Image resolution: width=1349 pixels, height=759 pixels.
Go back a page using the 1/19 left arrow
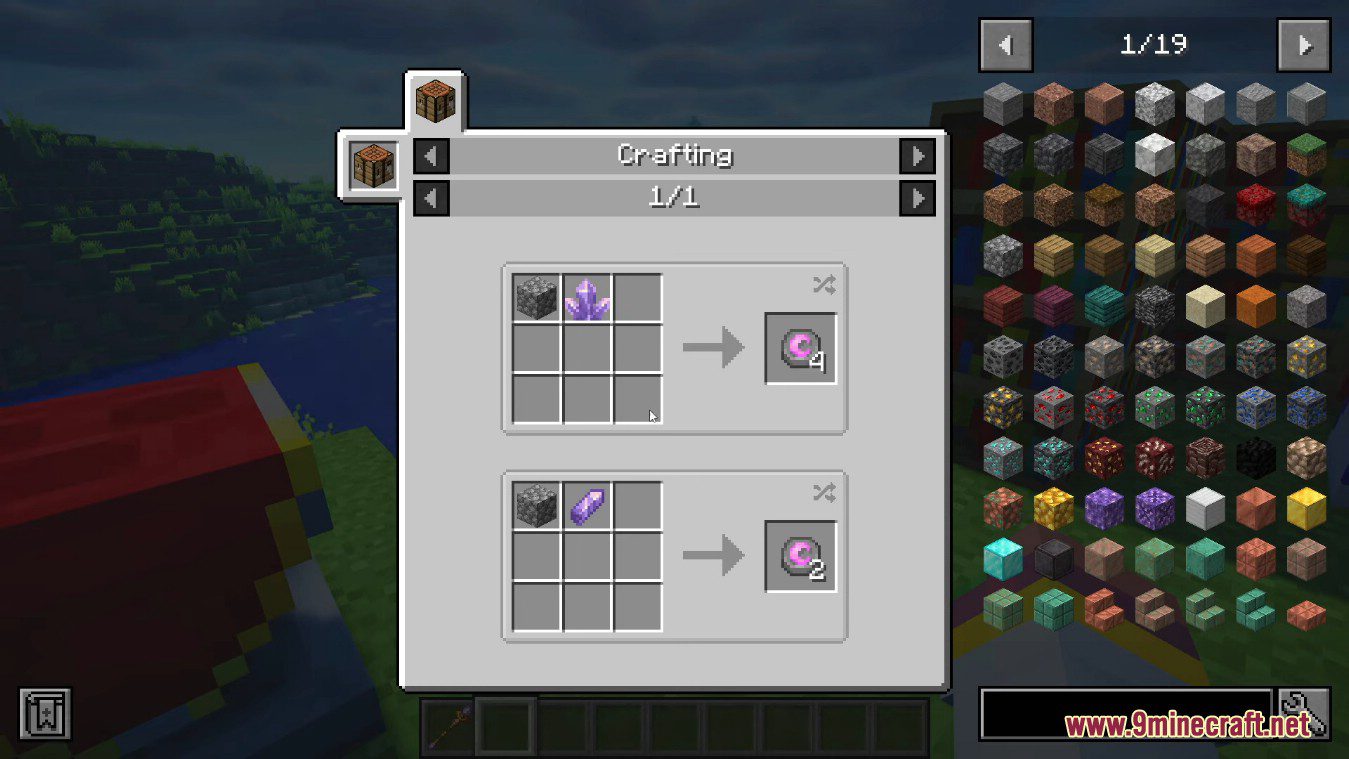[1005, 45]
